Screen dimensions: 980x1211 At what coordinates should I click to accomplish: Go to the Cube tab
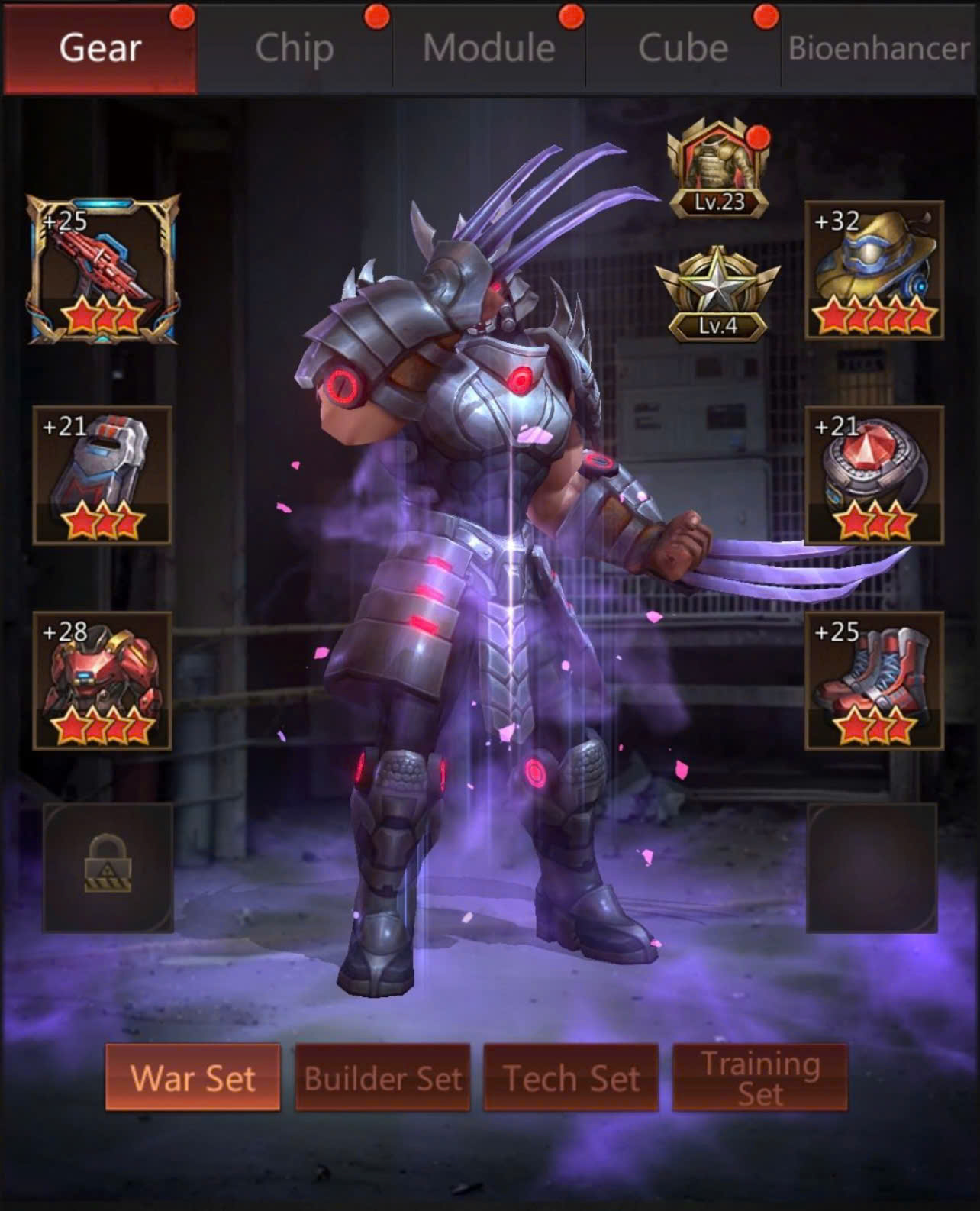[x=683, y=49]
